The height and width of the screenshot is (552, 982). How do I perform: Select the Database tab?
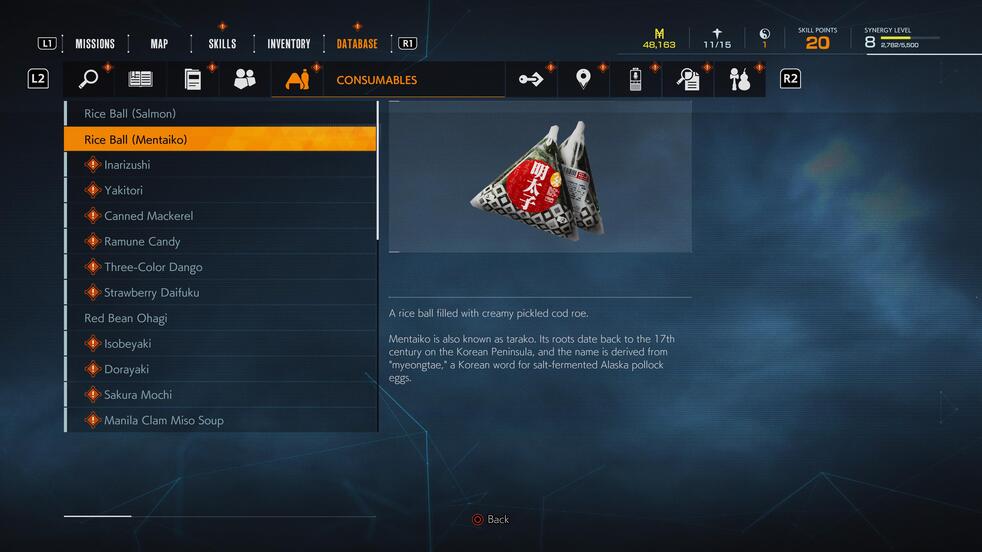[x=357, y=44]
